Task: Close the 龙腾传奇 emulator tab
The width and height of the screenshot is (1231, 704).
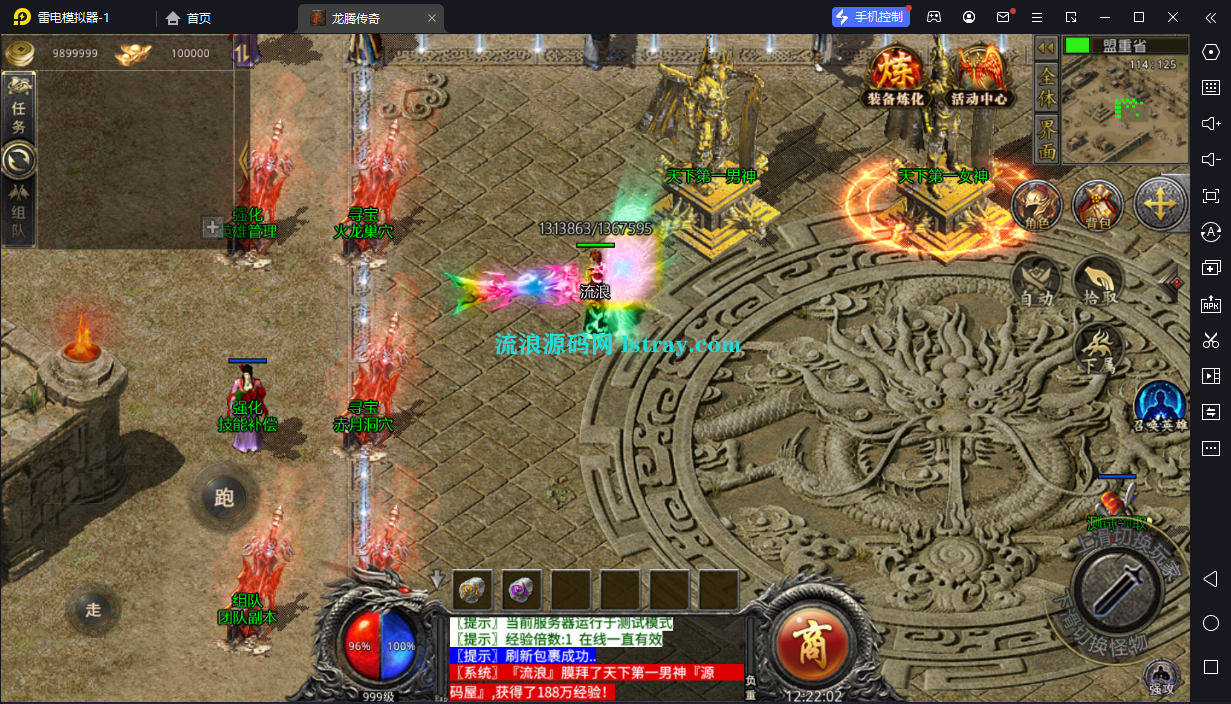Action: (x=431, y=18)
